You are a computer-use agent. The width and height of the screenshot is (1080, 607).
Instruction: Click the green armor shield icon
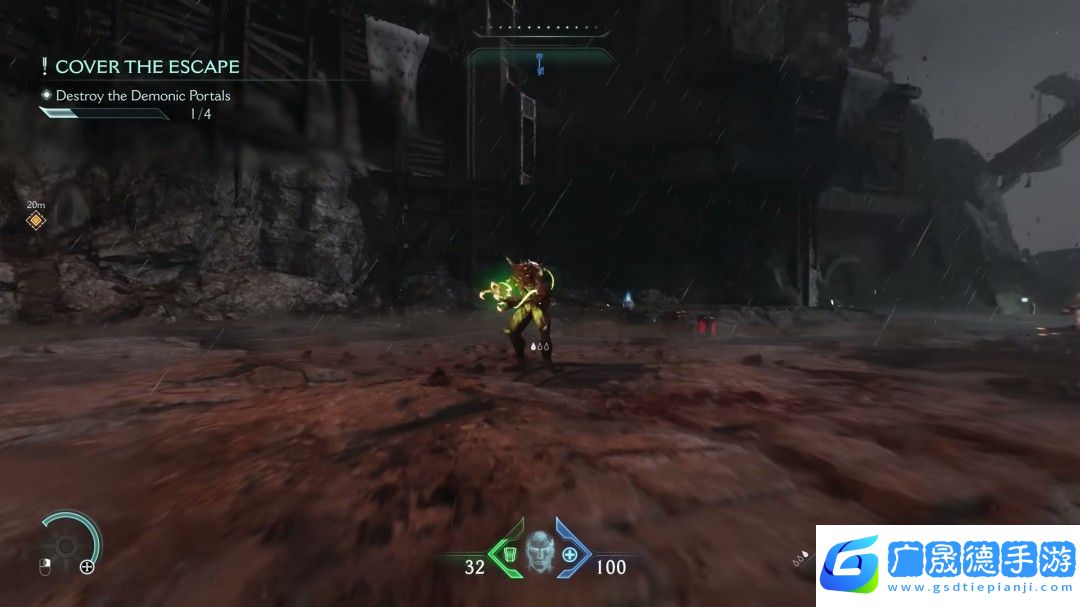tap(509, 555)
